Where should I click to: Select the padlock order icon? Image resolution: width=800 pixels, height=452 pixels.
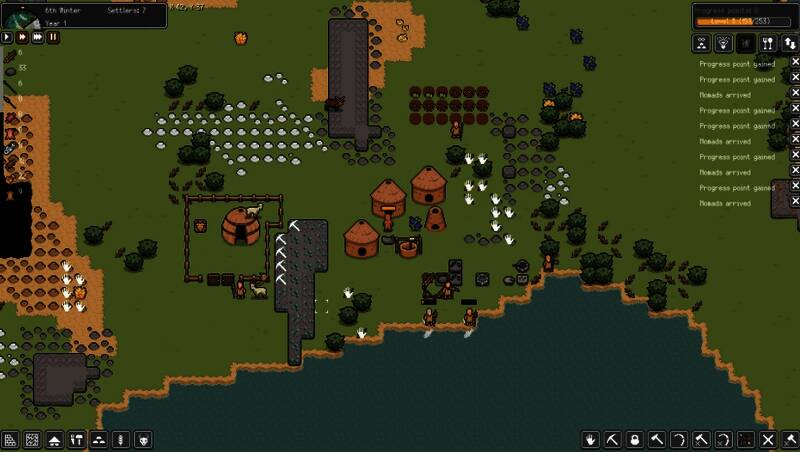click(x=635, y=440)
